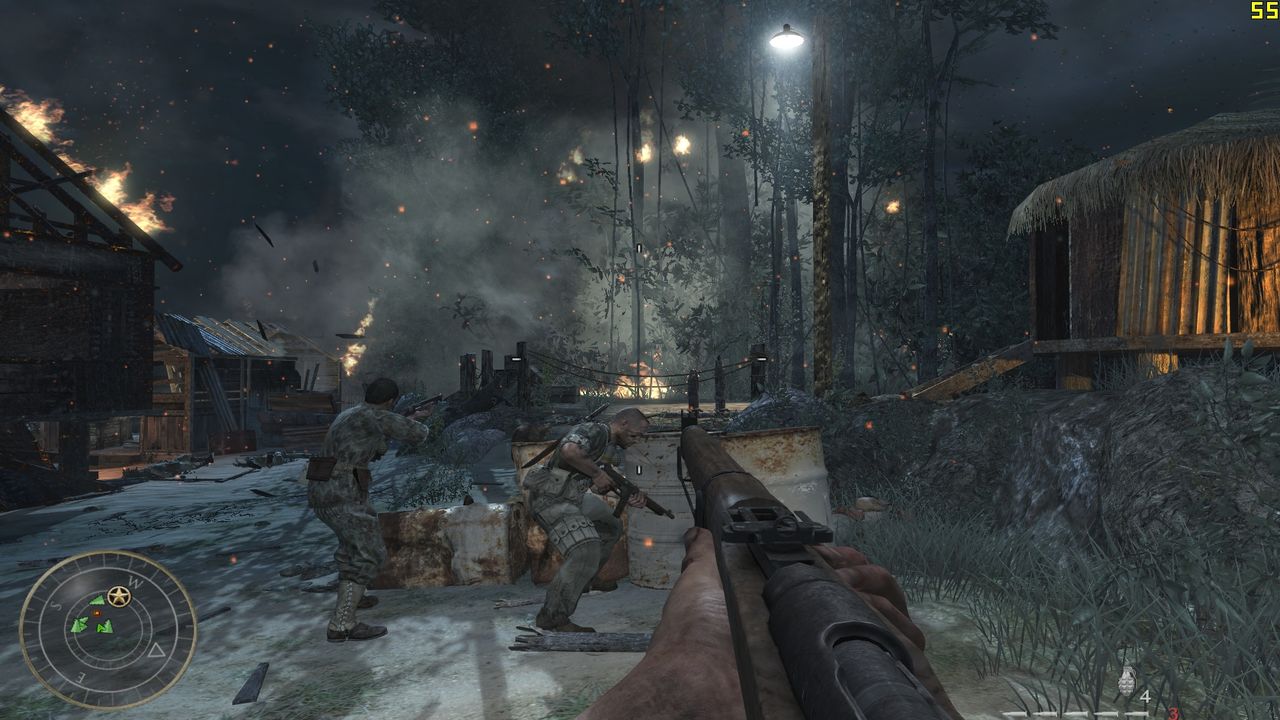Select the gold star objective marker on compass
Image resolution: width=1280 pixels, height=720 pixels.
119,597
